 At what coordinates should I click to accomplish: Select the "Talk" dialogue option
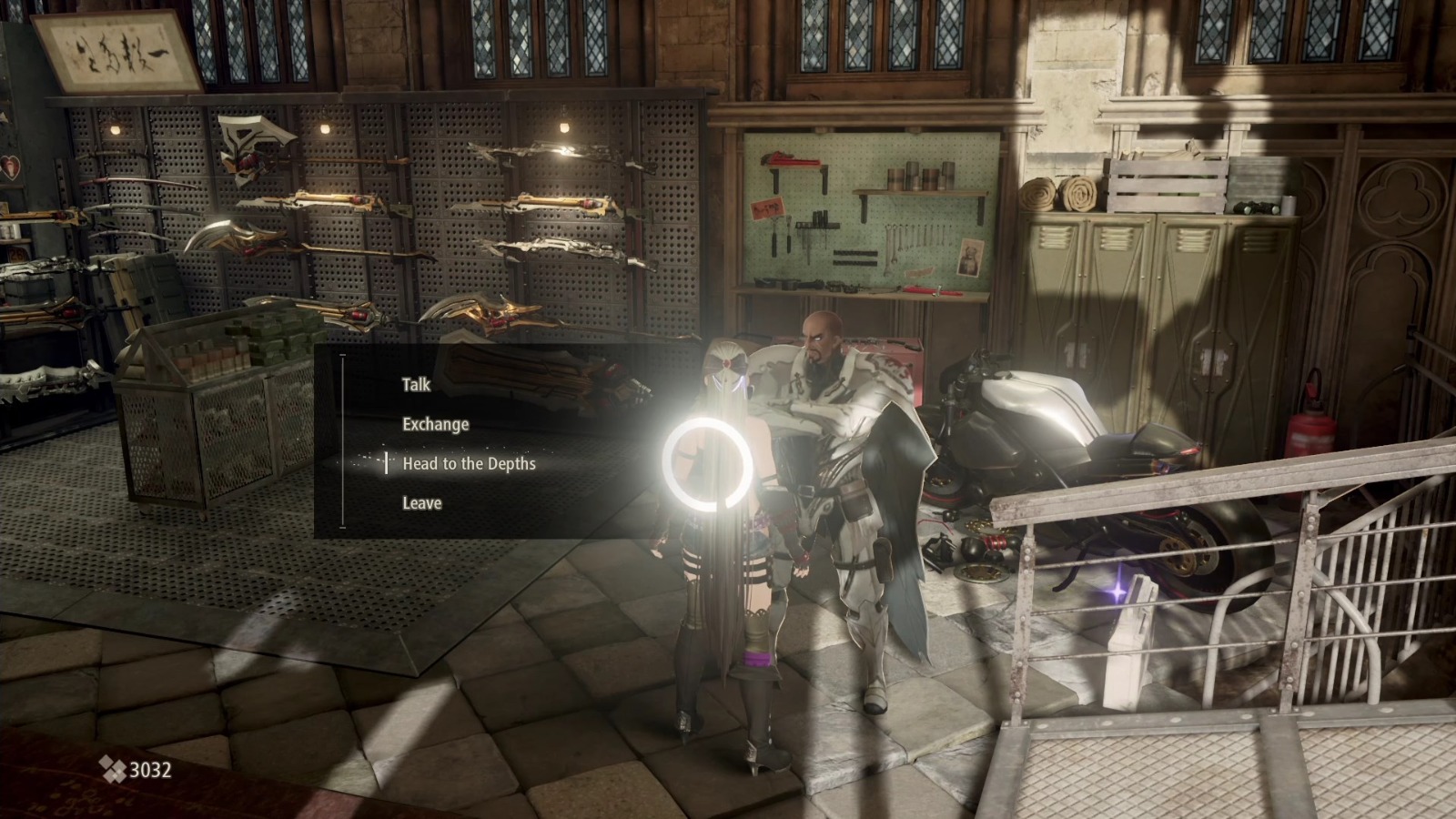click(415, 384)
